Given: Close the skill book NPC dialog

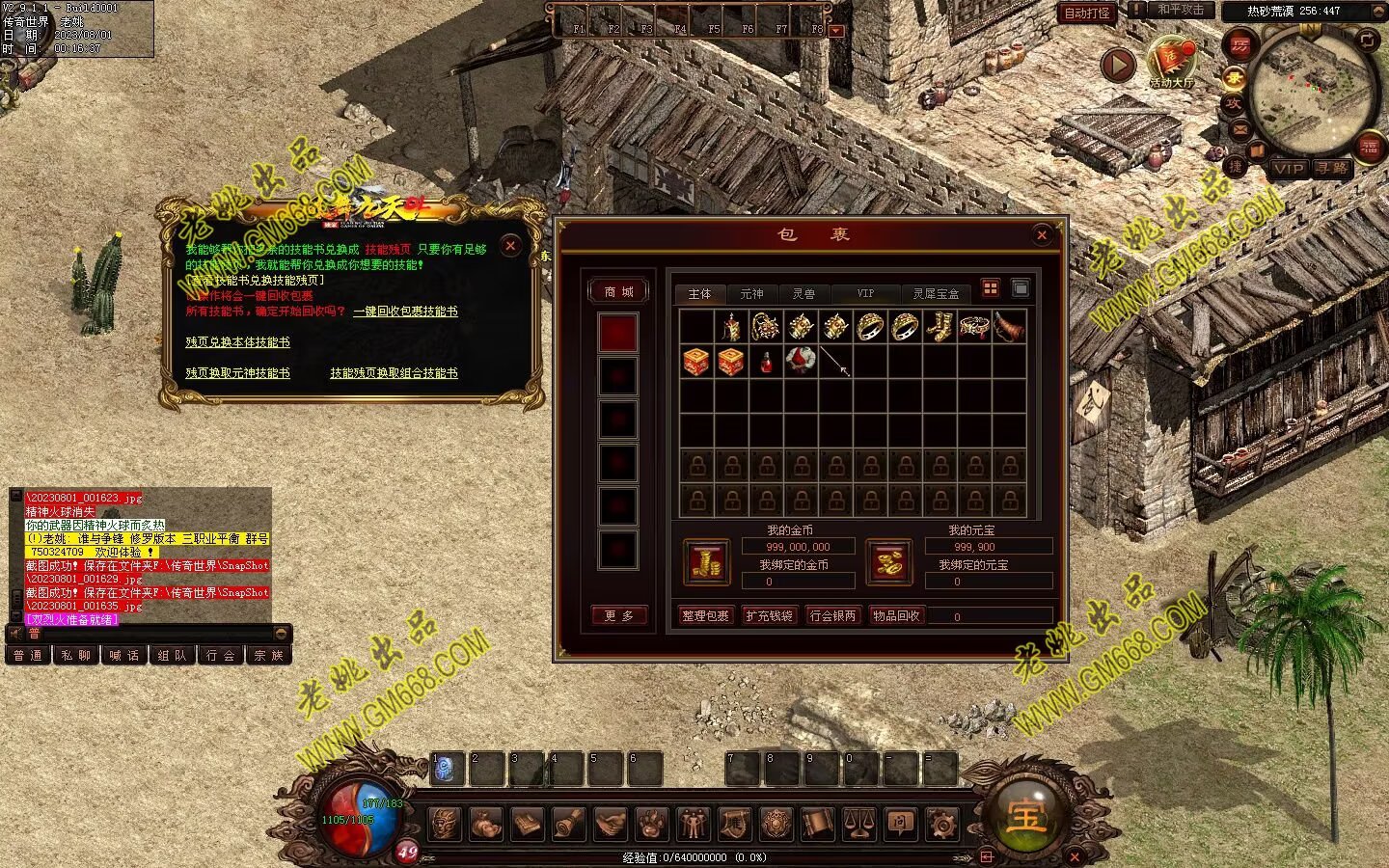Looking at the screenshot, I should click(x=511, y=246).
